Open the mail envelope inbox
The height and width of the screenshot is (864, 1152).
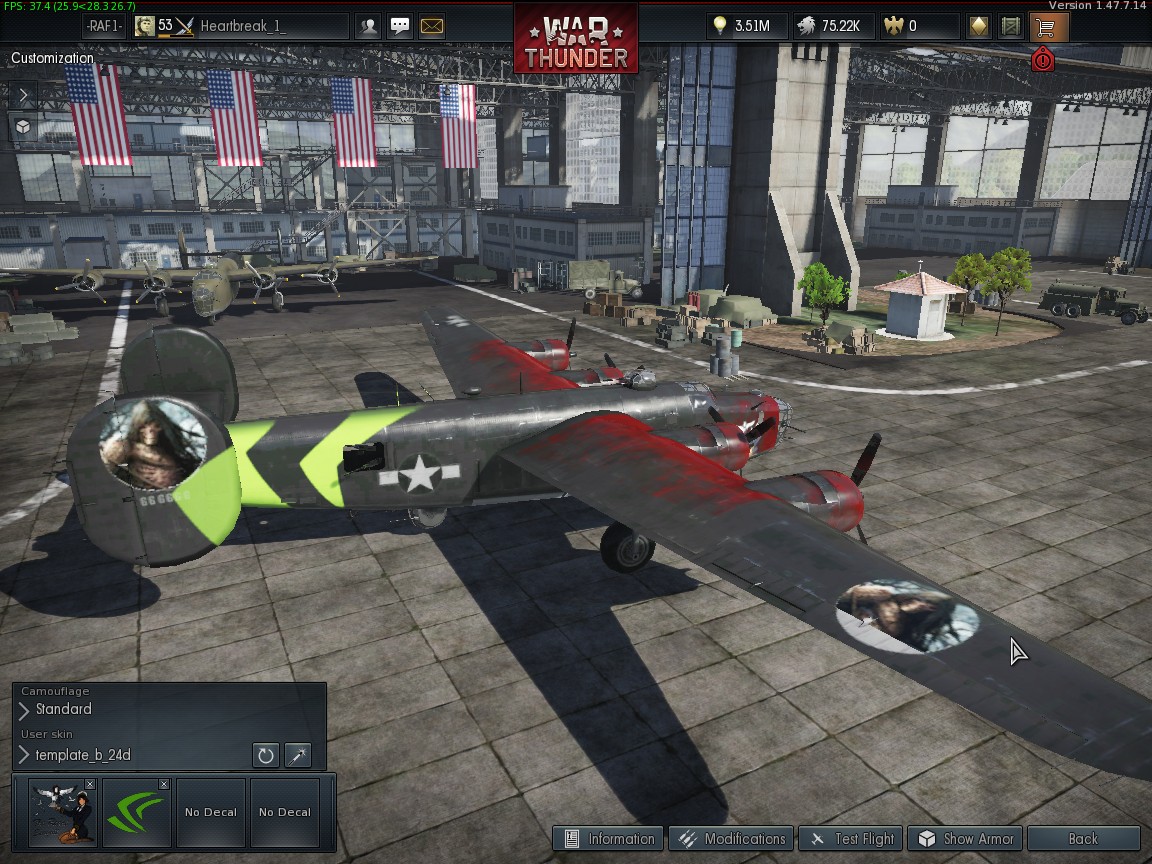(432, 26)
